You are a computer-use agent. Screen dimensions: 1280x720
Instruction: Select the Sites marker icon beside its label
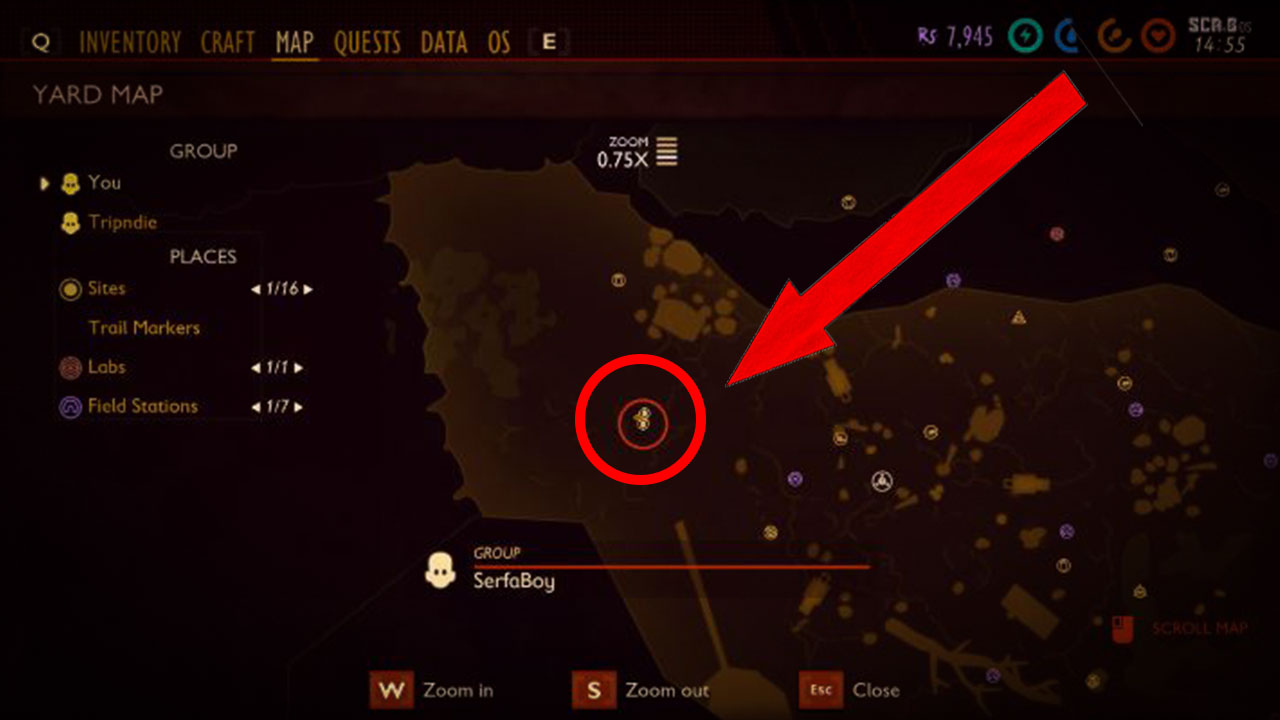click(69, 289)
